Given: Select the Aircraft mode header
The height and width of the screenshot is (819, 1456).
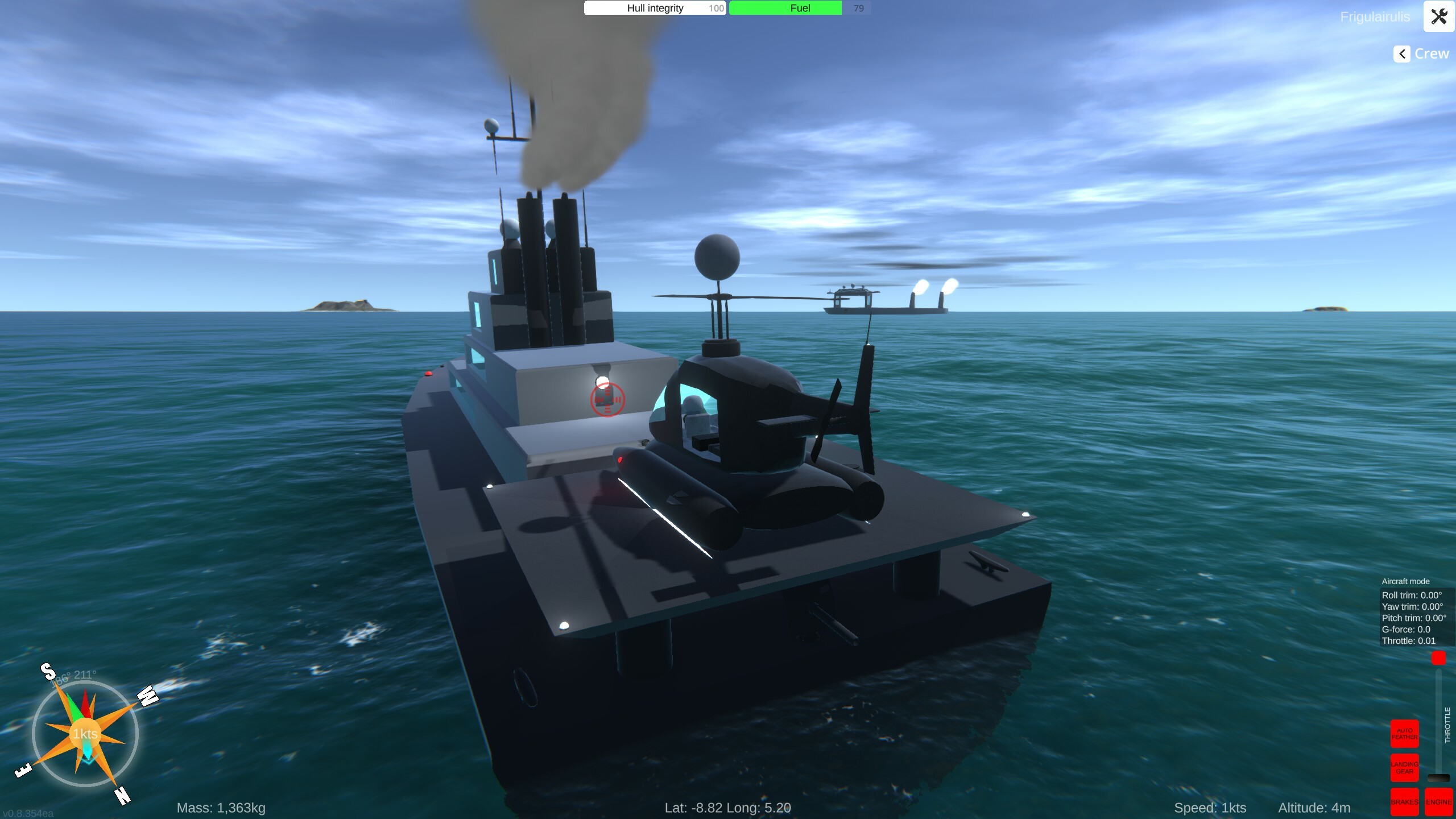Looking at the screenshot, I should tap(1405, 581).
